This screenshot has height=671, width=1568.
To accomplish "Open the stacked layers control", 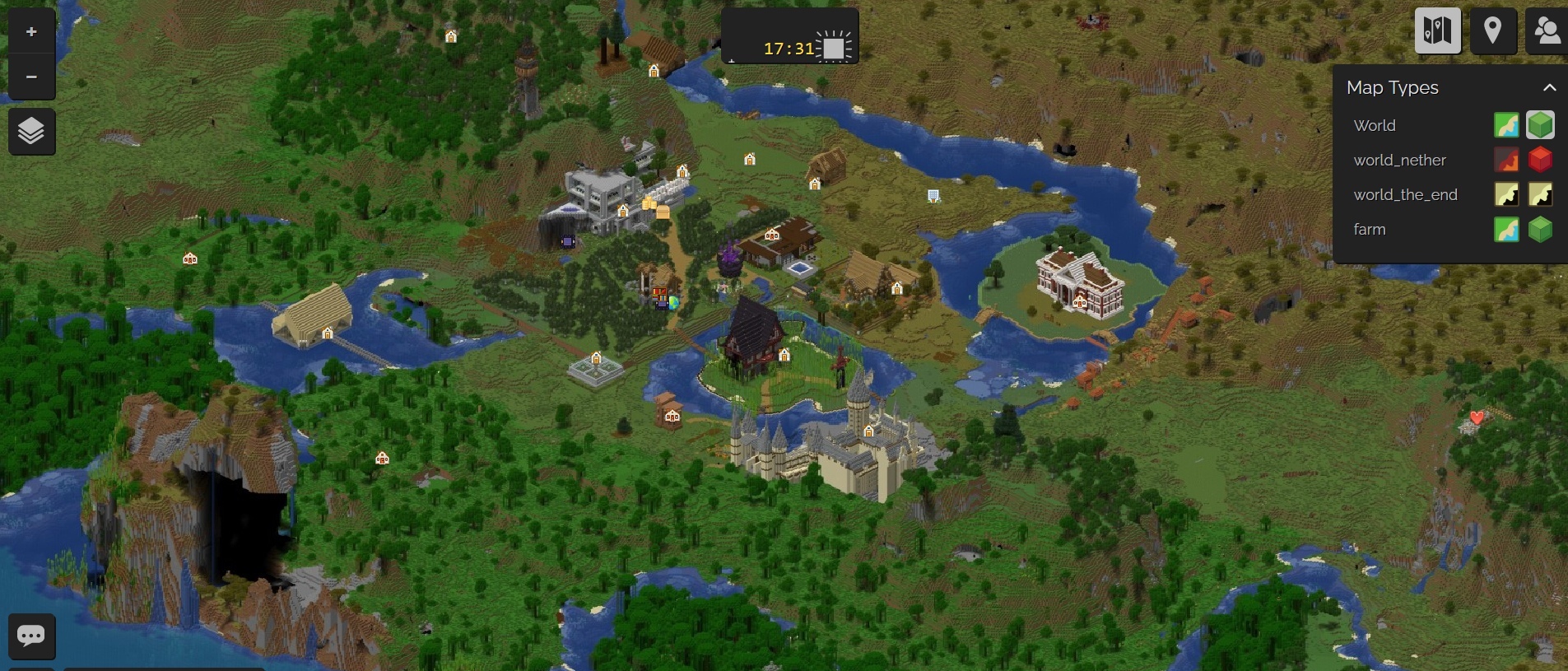I will tap(31, 131).
